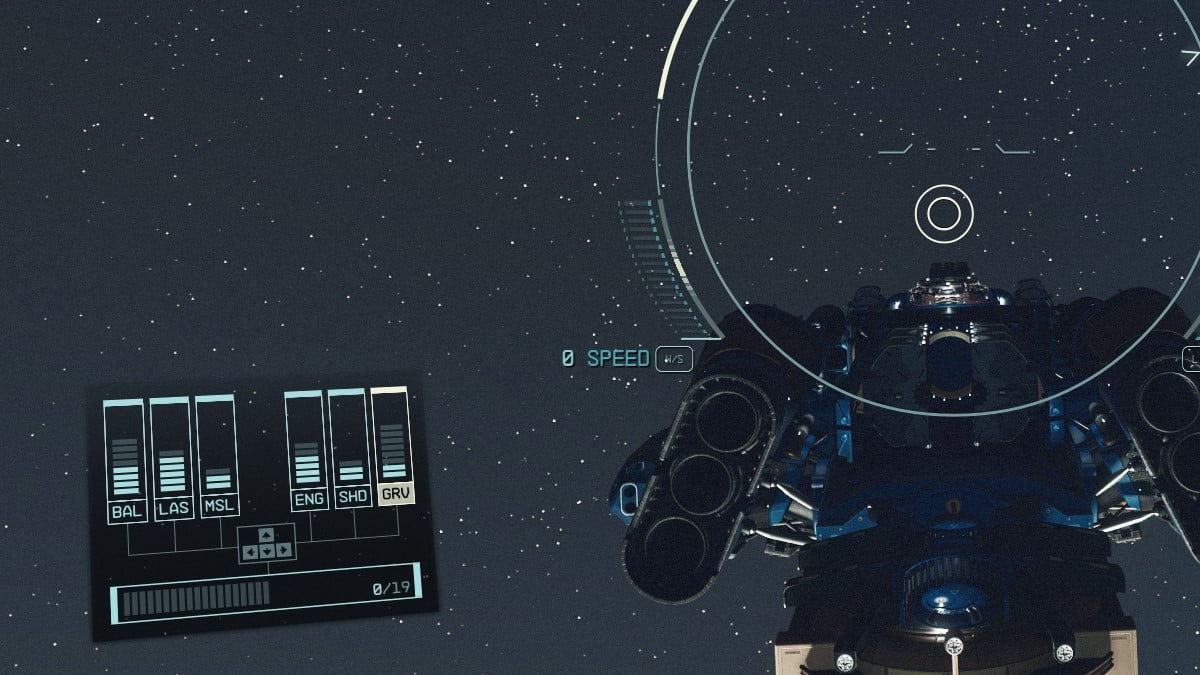The image size is (1200, 675).
Task: Select the ENG engine power system
Action: tap(309, 499)
